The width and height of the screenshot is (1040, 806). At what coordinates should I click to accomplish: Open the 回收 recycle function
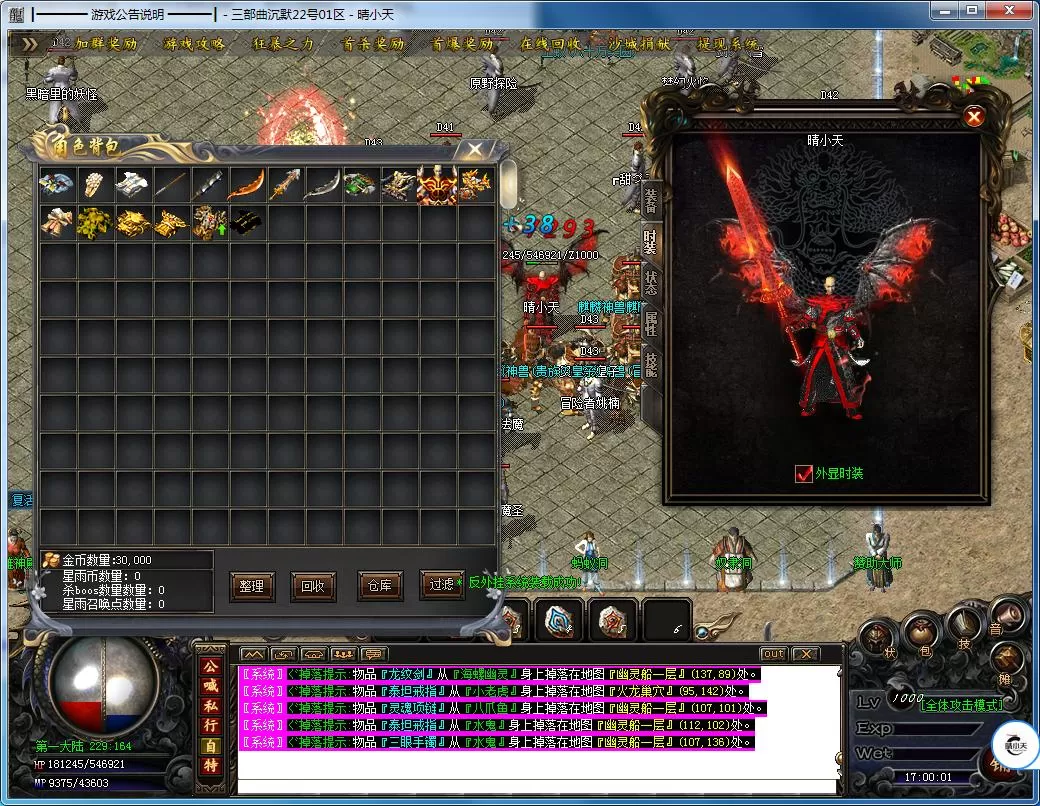click(x=313, y=586)
